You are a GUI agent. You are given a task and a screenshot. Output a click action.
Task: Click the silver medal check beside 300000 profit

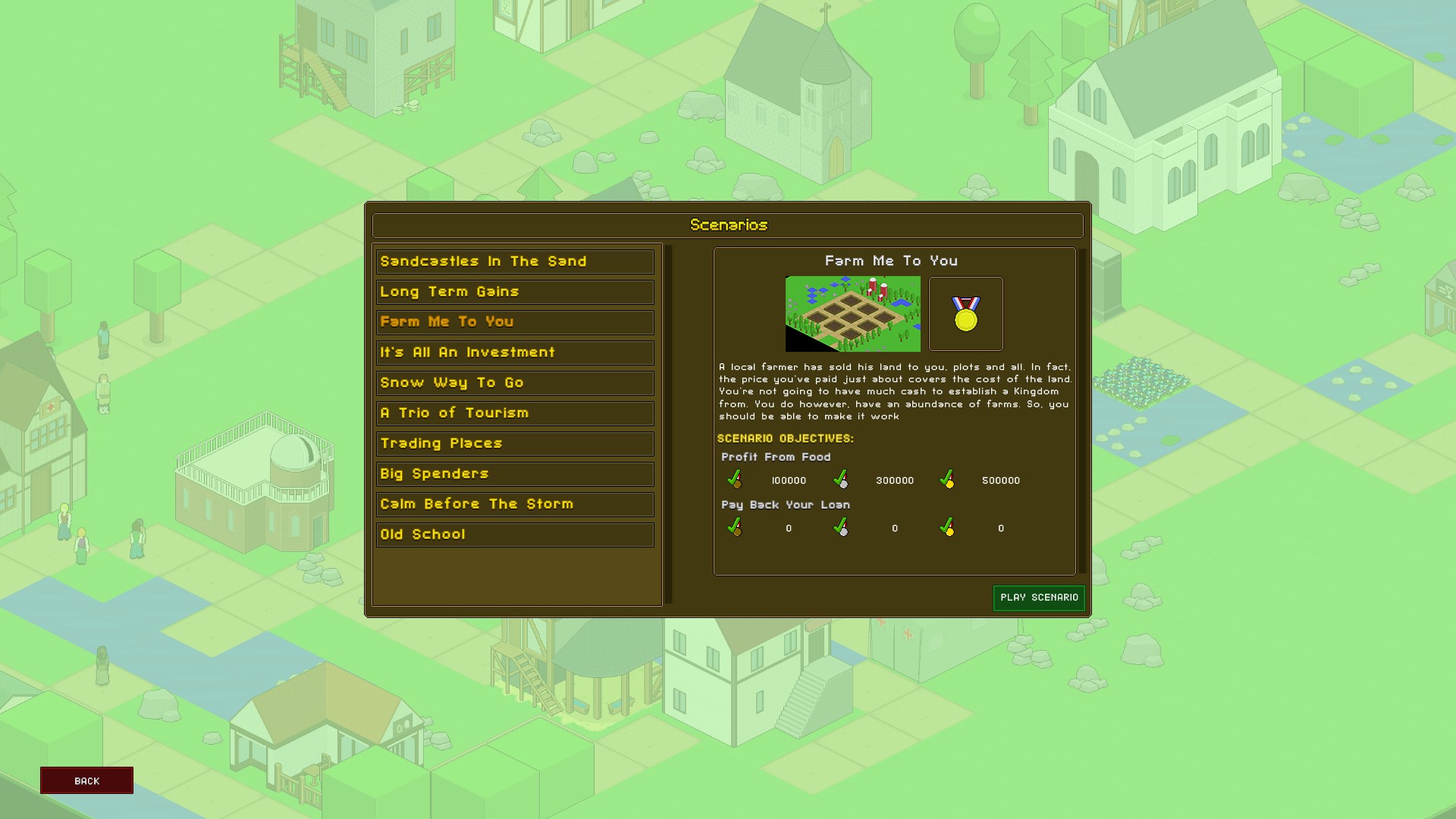[x=839, y=480]
